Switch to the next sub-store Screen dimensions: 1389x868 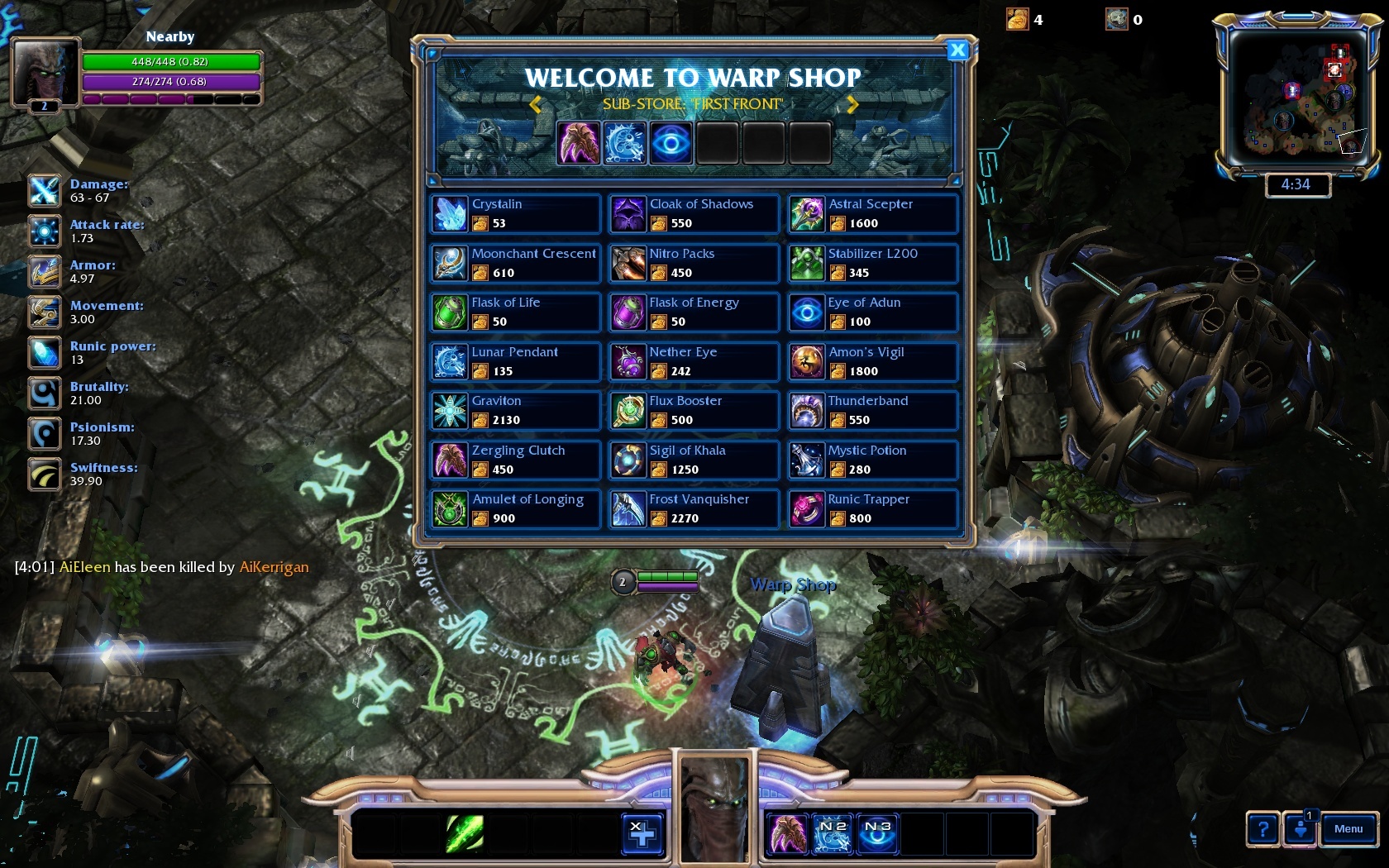[852, 104]
